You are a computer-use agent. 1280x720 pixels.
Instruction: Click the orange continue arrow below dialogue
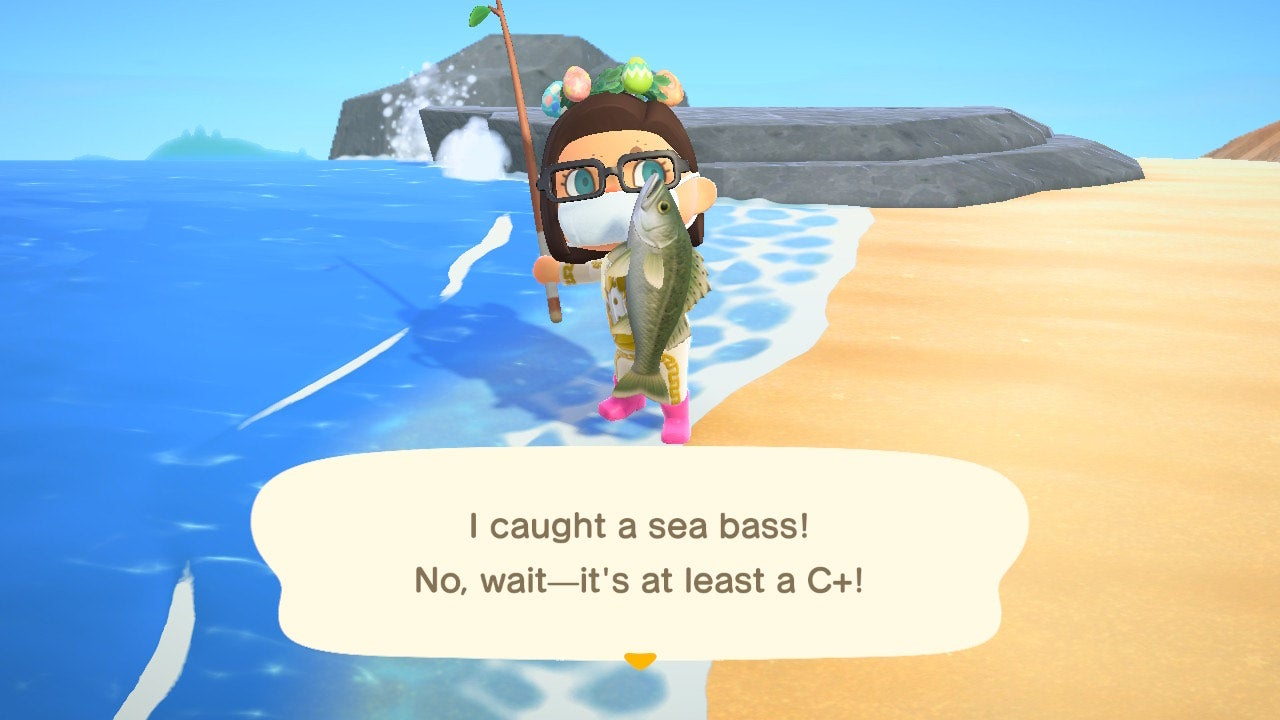(x=640, y=658)
